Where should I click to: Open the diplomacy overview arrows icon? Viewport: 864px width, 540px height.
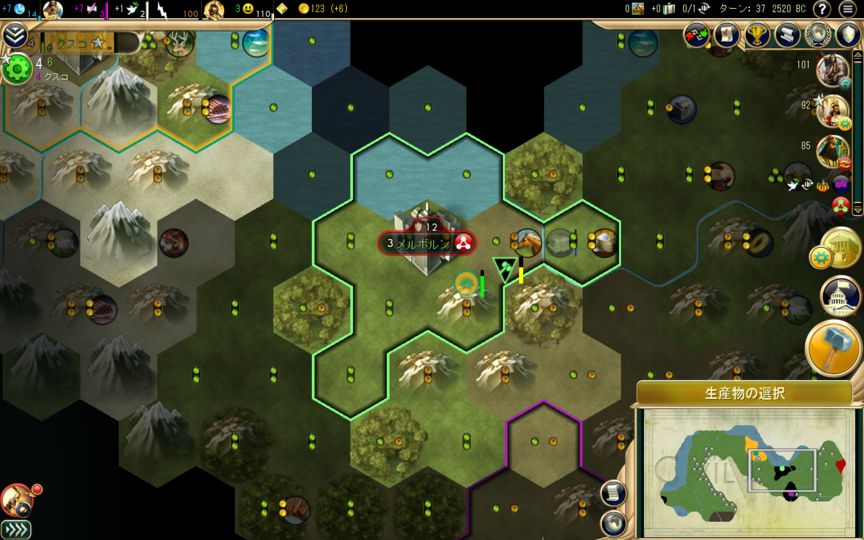[x=698, y=35]
